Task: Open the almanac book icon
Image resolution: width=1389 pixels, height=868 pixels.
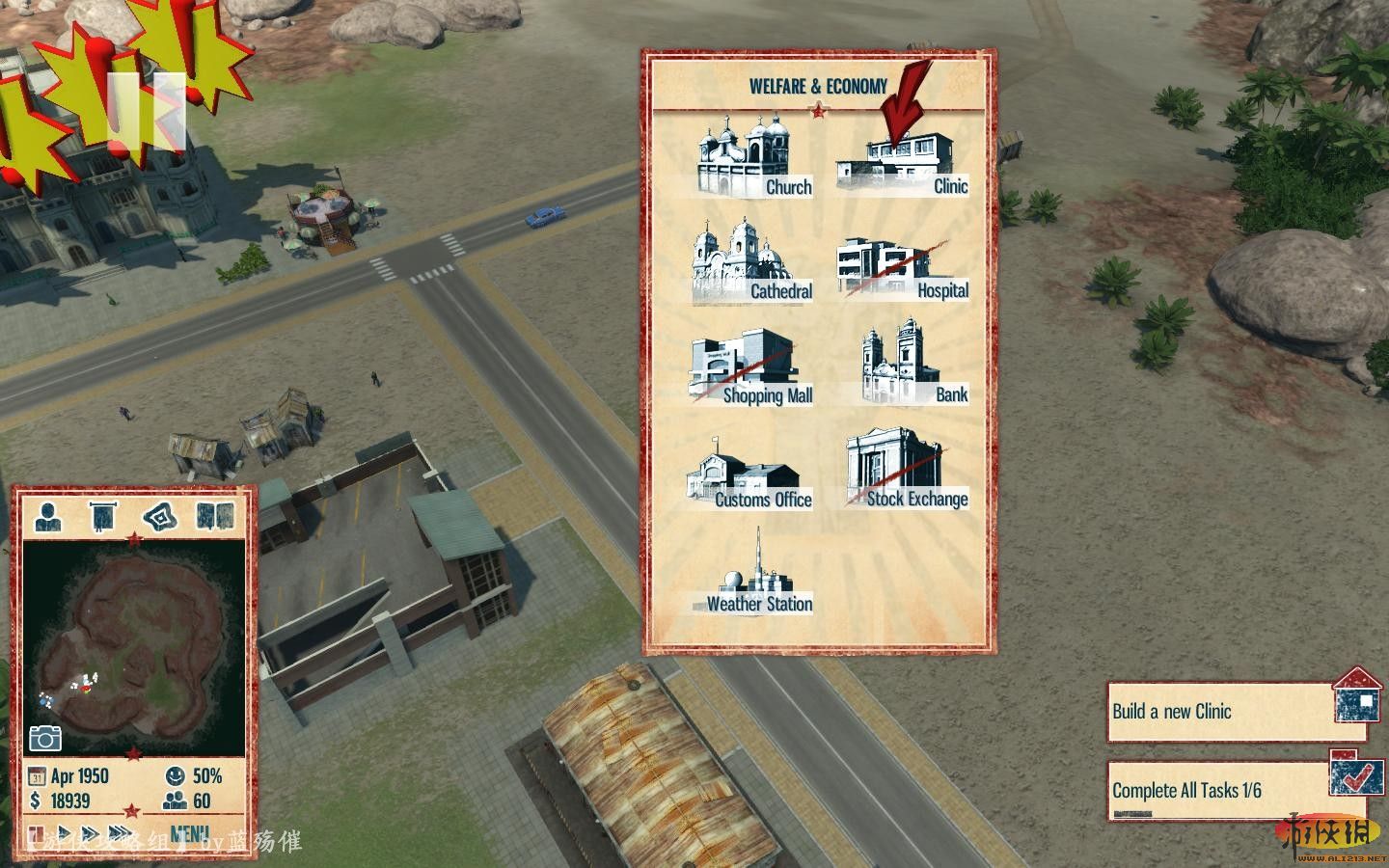Action: (x=215, y=517)
